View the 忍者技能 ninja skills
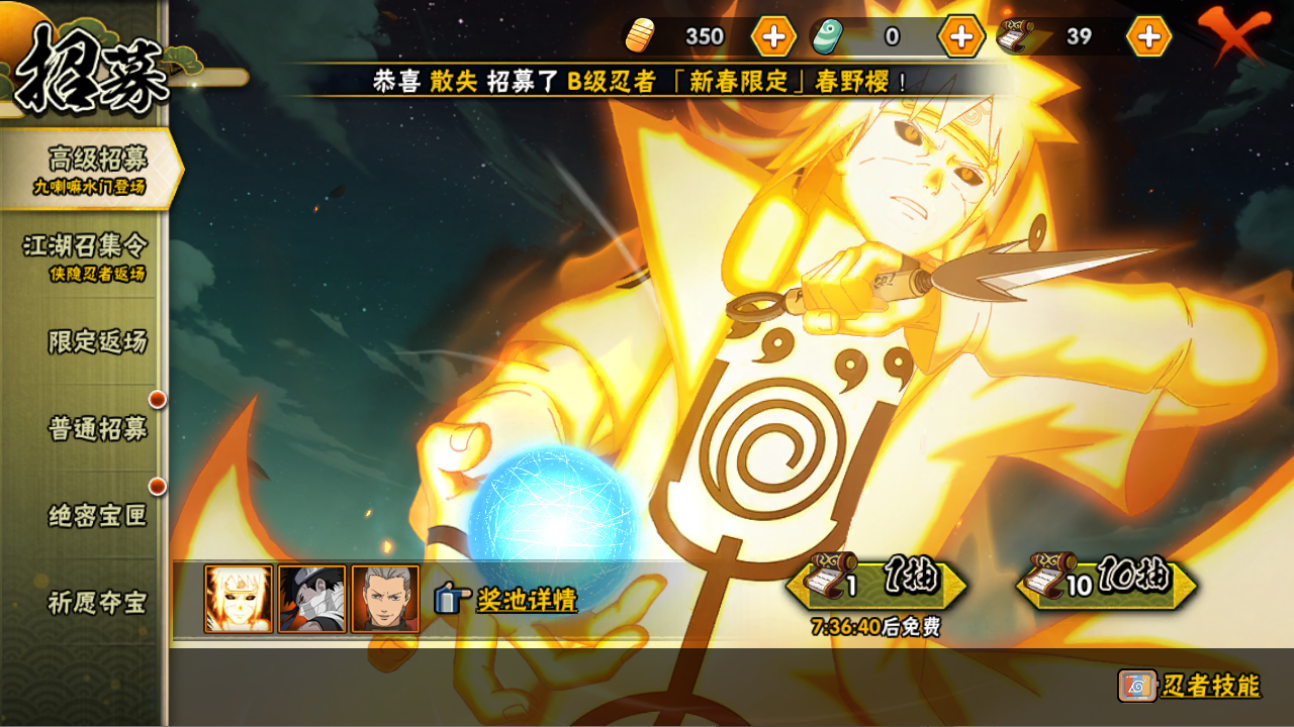Screen dimensions: 1294x727 (1190, 686)
